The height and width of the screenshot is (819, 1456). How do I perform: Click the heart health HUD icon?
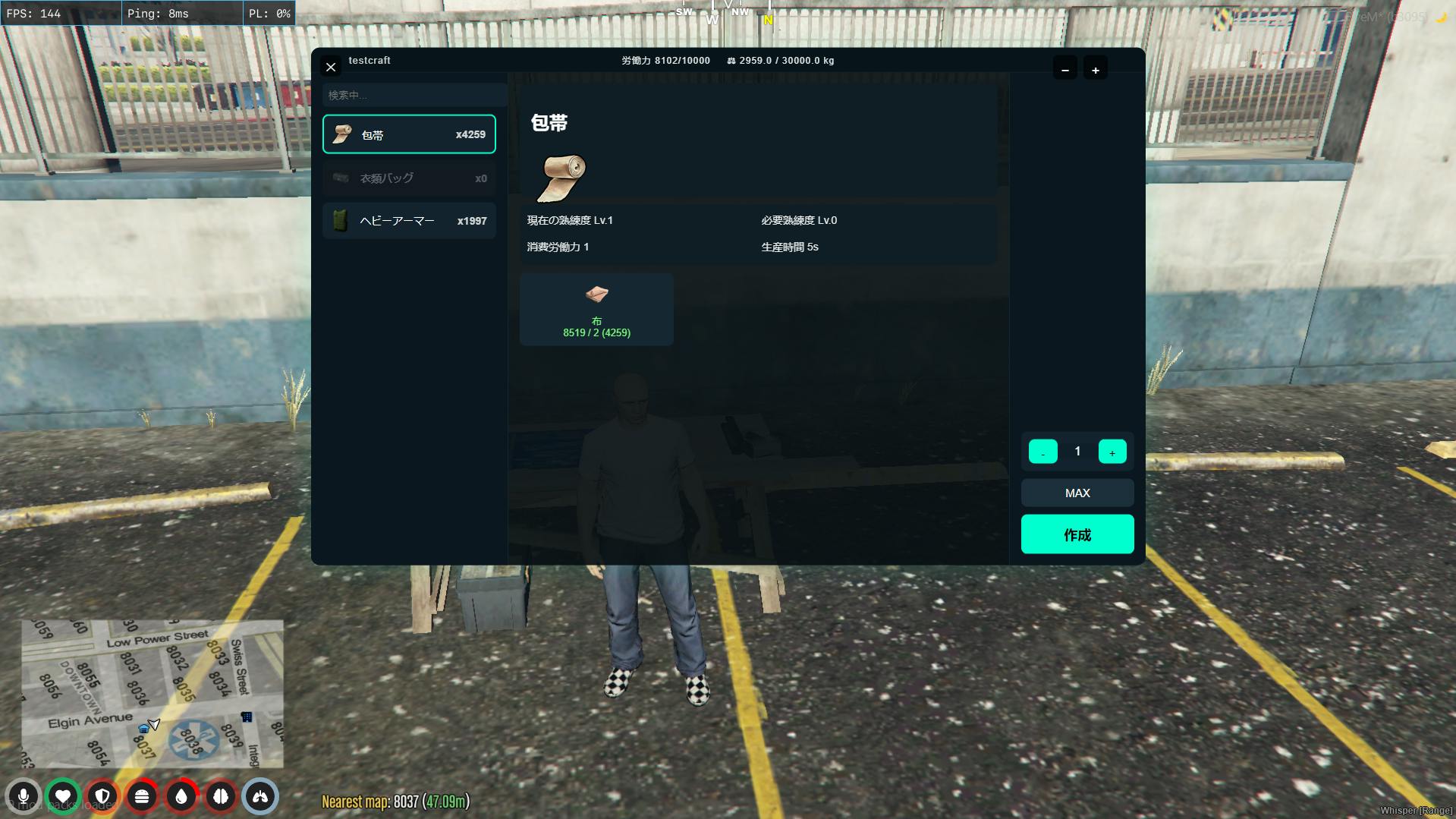(x=63, y=796)
